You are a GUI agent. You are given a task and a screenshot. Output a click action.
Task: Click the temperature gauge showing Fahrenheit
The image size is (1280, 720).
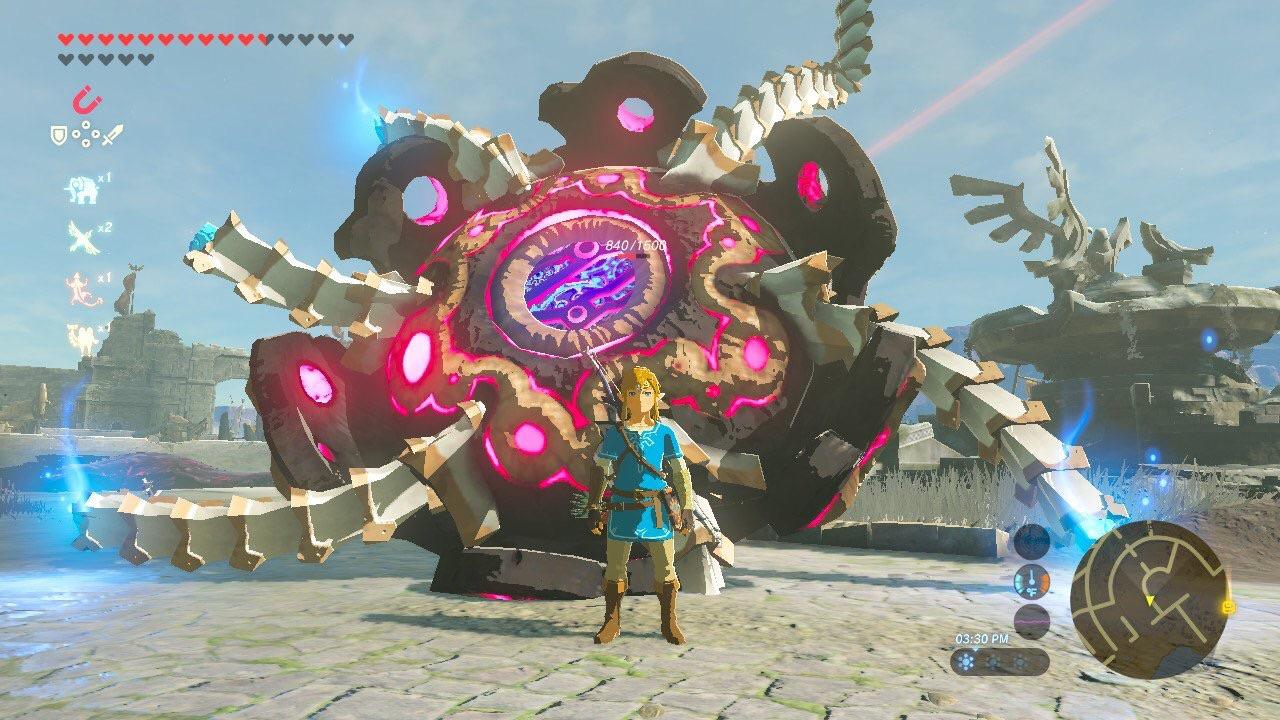(1031, 581)
